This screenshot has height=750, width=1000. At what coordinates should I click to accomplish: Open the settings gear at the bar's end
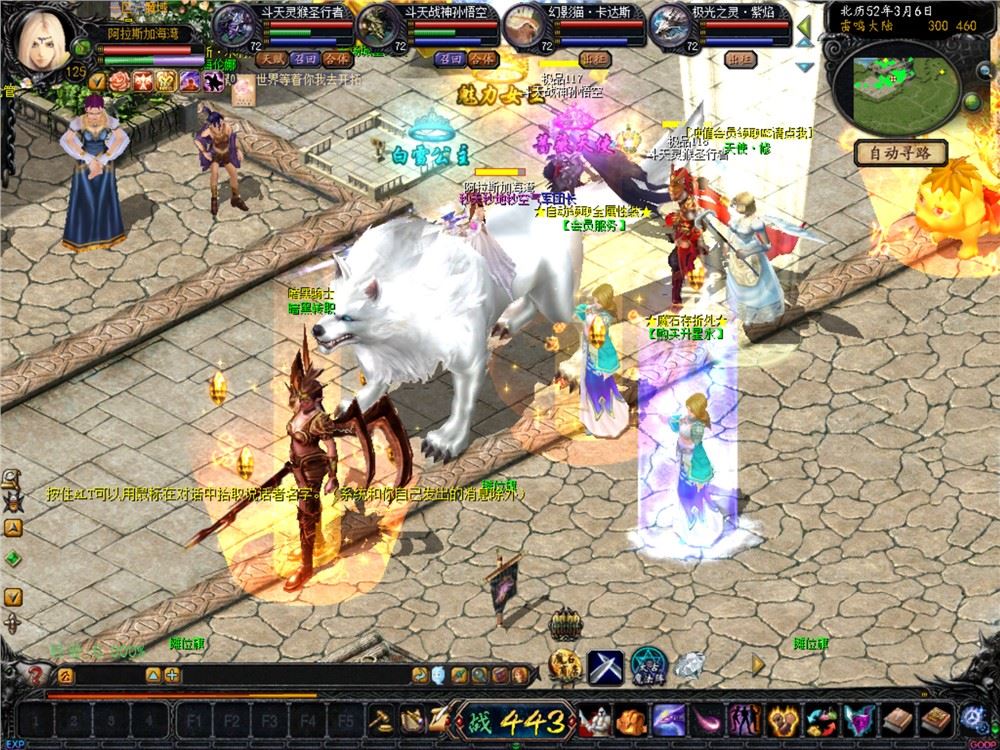click(970, 718)
